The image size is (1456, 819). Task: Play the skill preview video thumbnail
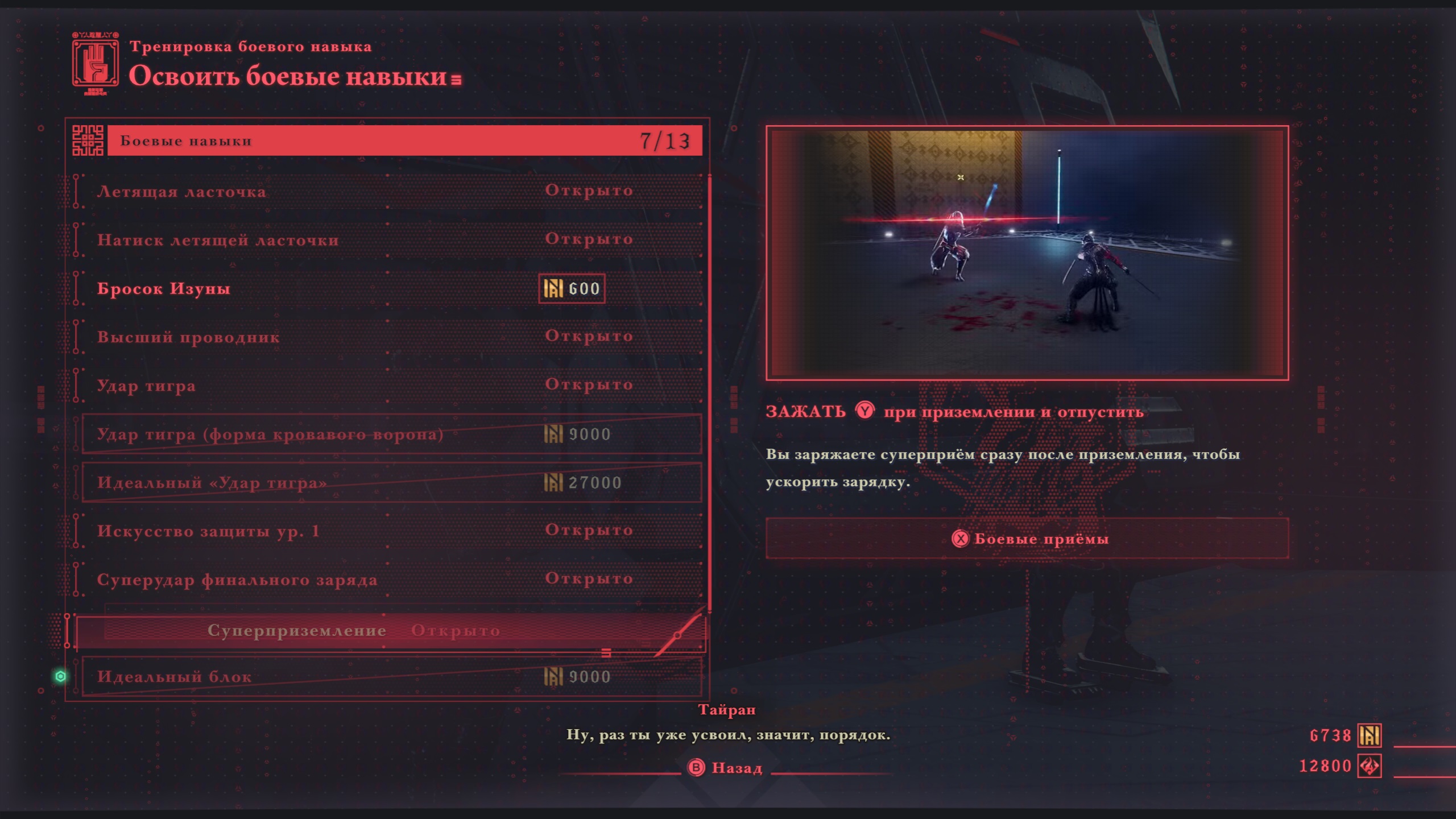pyautogui.click(x=1027, y=253)
